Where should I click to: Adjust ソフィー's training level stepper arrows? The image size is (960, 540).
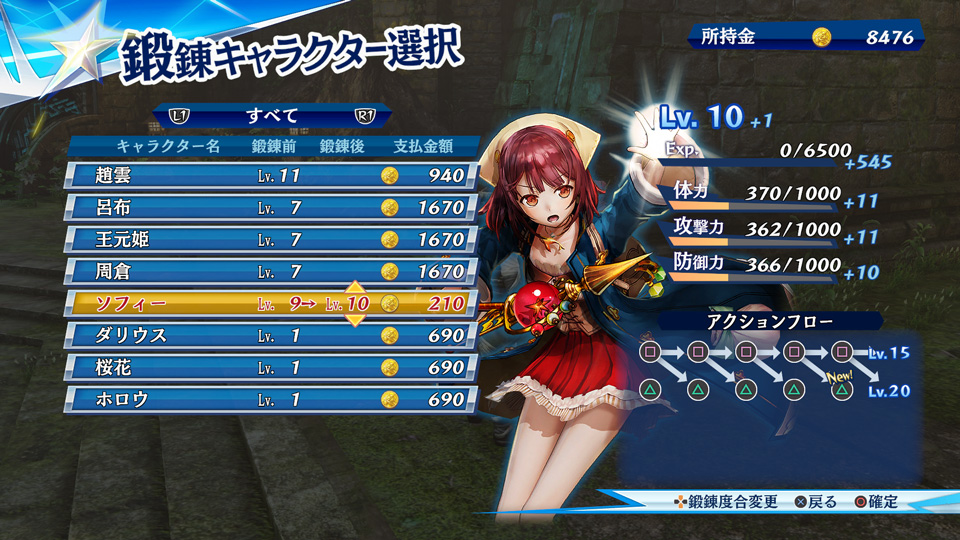click(x=354, y=304)
